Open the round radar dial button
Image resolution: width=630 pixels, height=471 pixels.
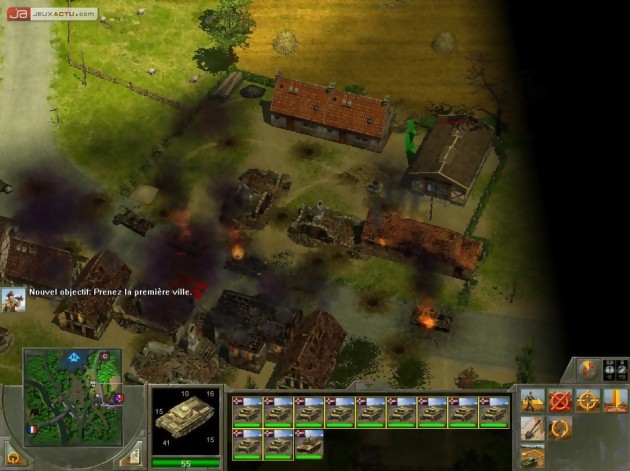point(589,369)
